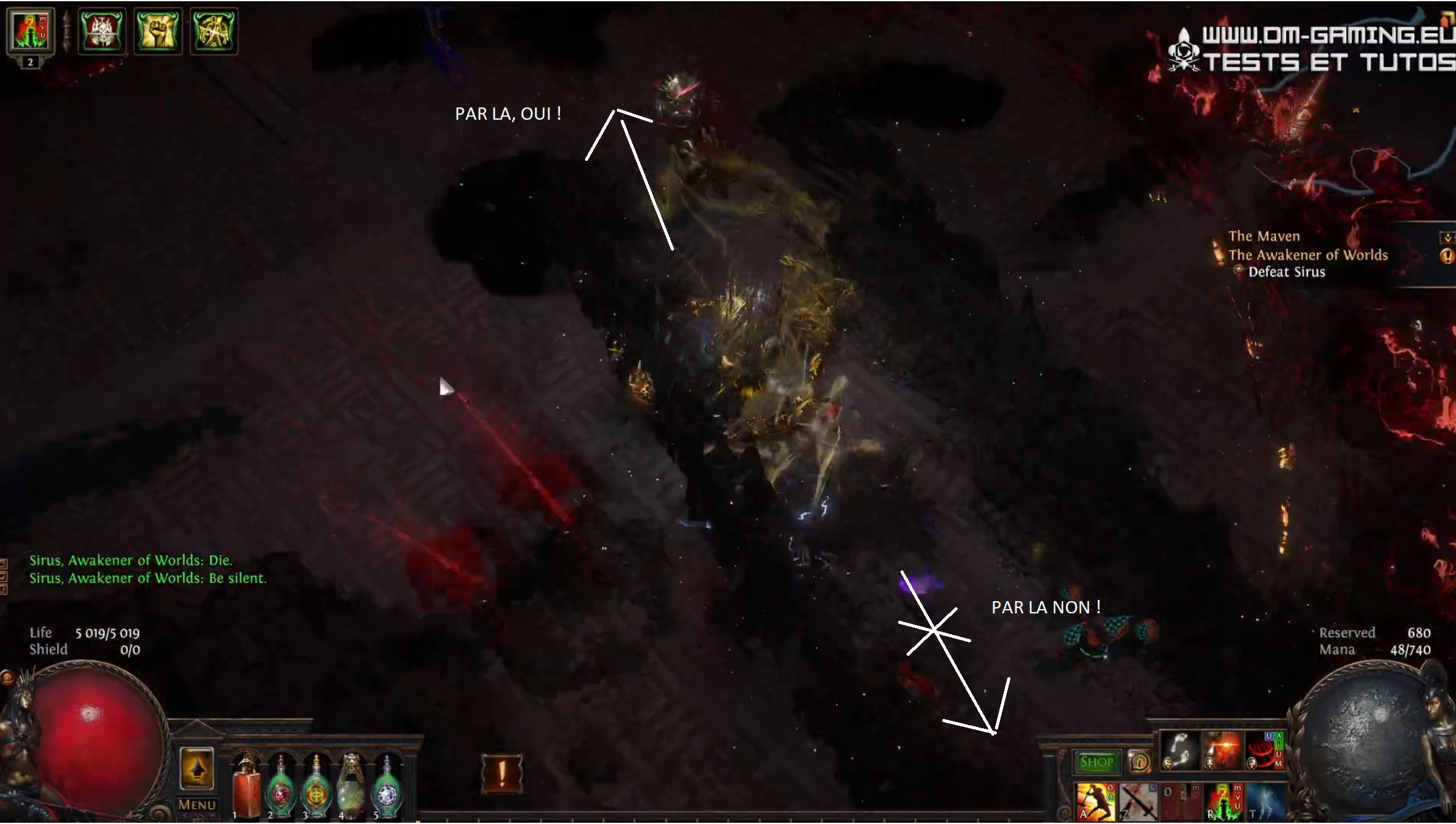Open the green Shop button

click(1096, 762)
